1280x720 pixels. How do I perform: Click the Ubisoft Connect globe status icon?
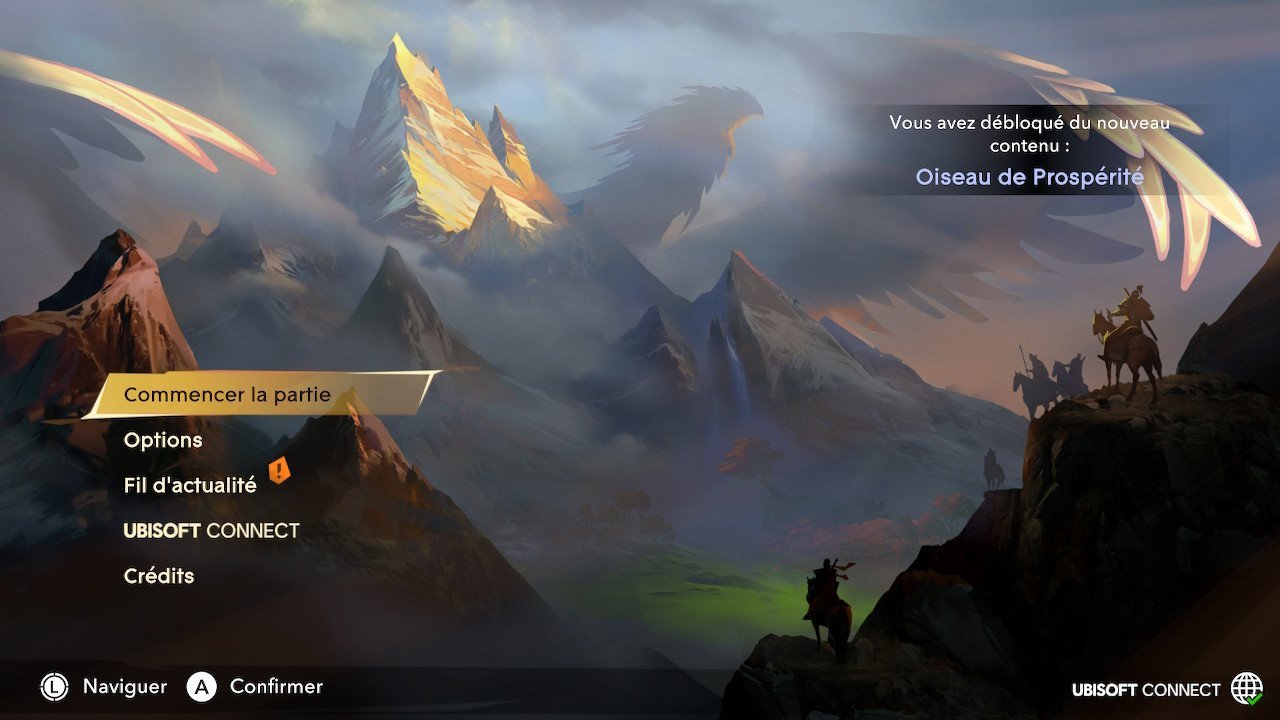coord(1246,689)
